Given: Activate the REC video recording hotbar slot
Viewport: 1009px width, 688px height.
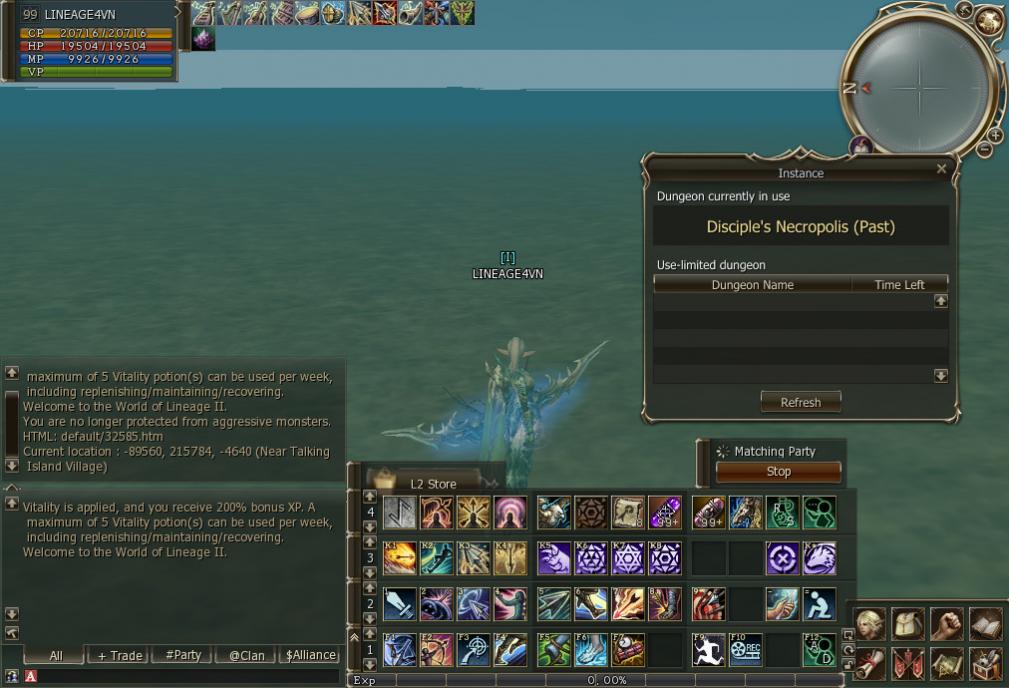Looking at the screenshot, I should [746, 650].
